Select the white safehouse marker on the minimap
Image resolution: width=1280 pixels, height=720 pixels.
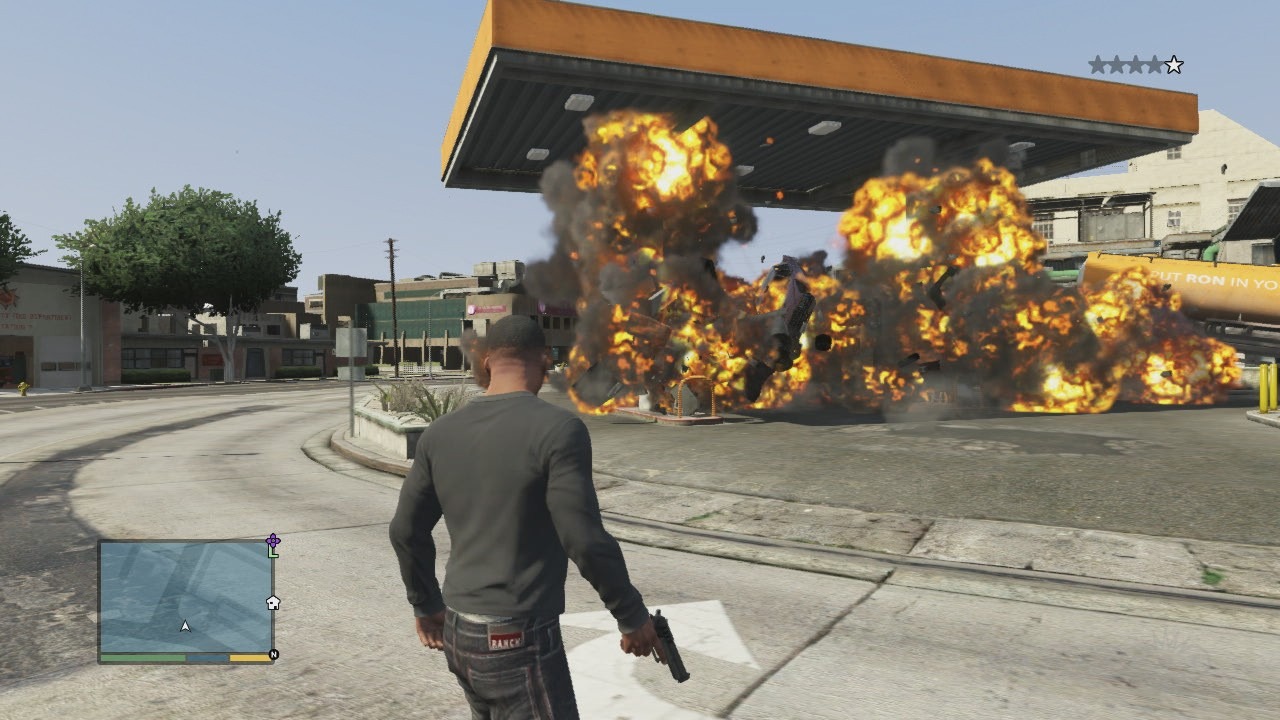pos(272,602)
